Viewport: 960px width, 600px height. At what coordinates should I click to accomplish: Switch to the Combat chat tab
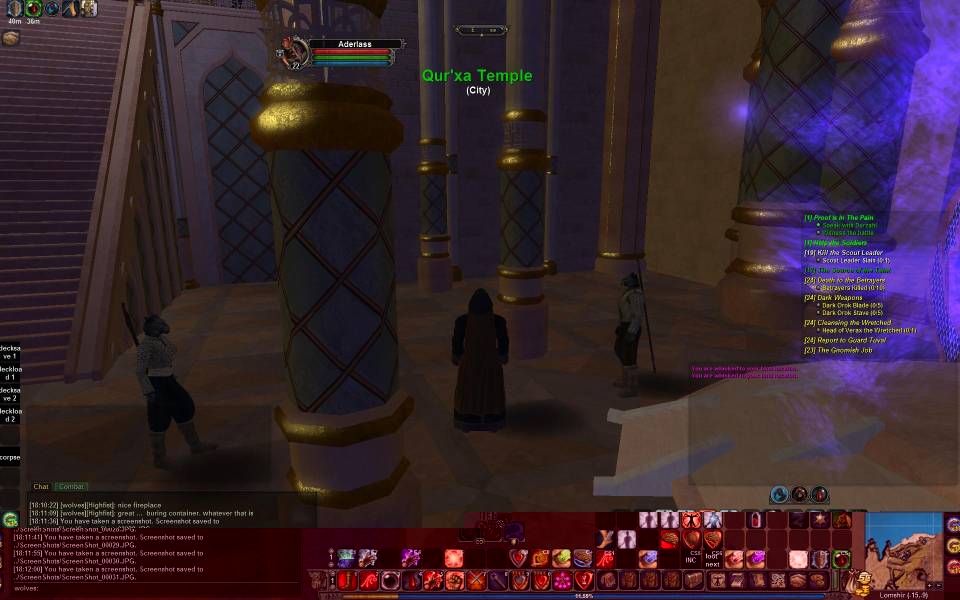point(71,487)
